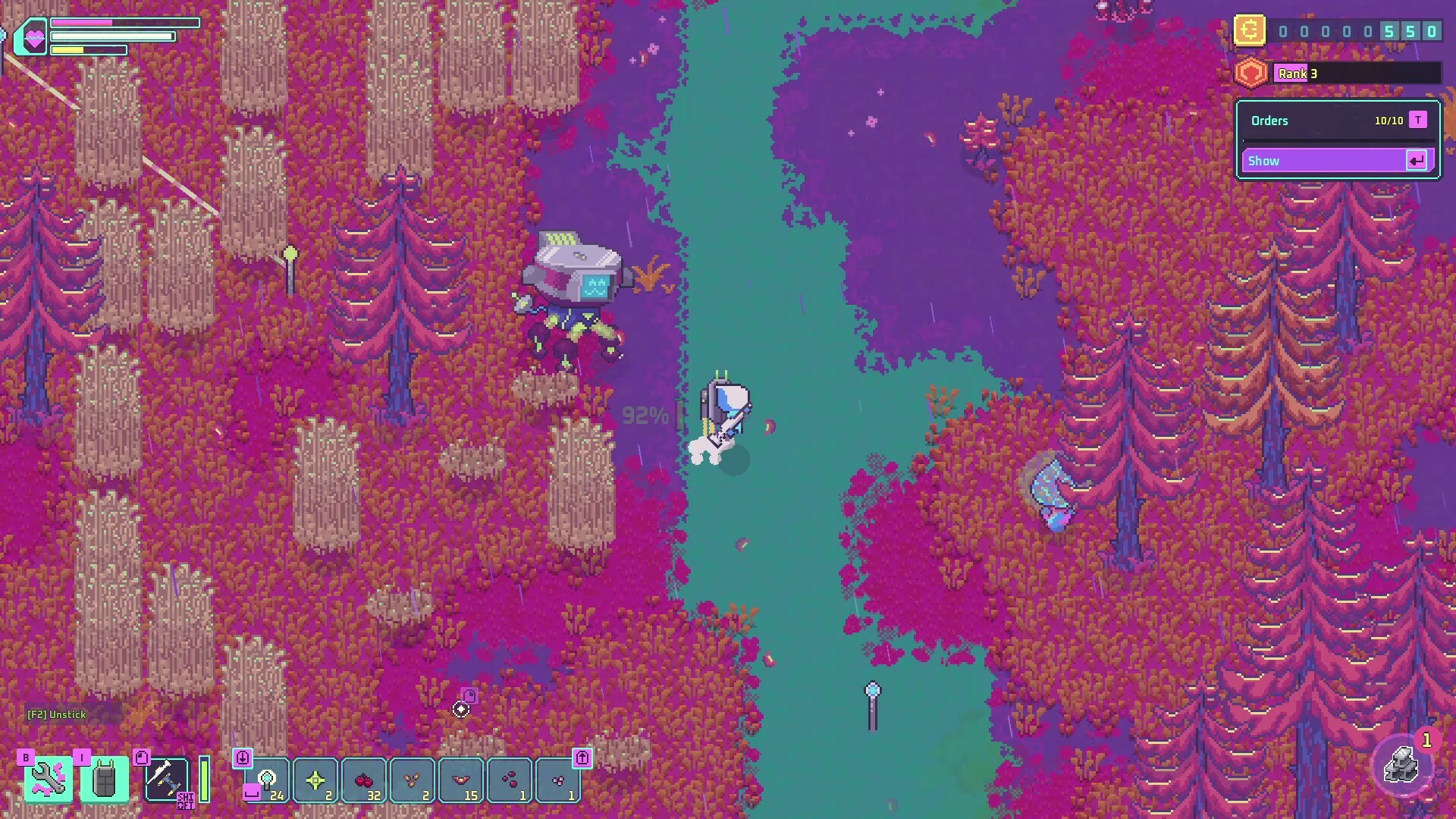Click the enter-arrow icon on the Show bar
1456x819 pixels.
1416,160
